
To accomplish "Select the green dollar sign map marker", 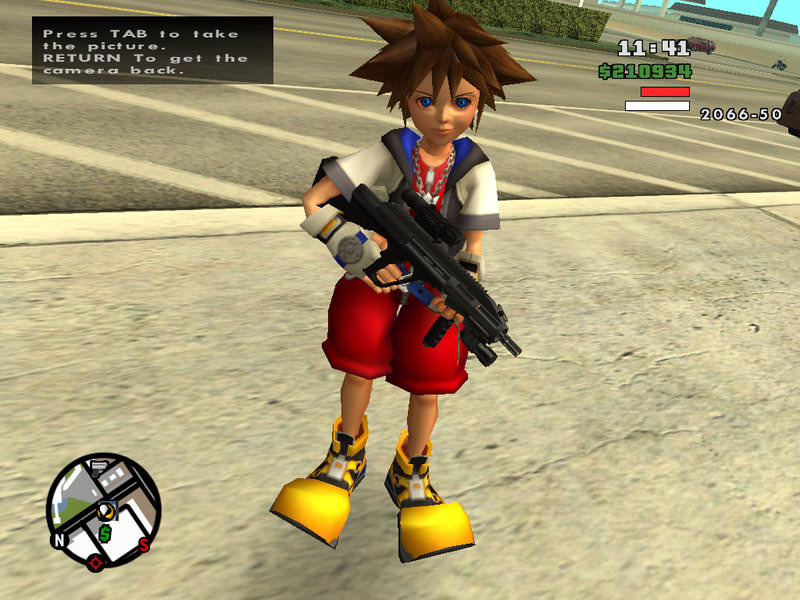I will tap(104, 534).
